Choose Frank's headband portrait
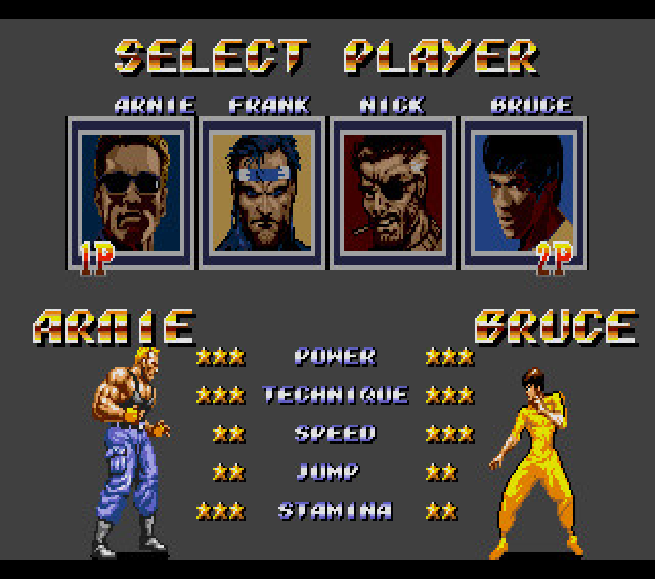Screen dimensions: 655x579 click(262, 192)
